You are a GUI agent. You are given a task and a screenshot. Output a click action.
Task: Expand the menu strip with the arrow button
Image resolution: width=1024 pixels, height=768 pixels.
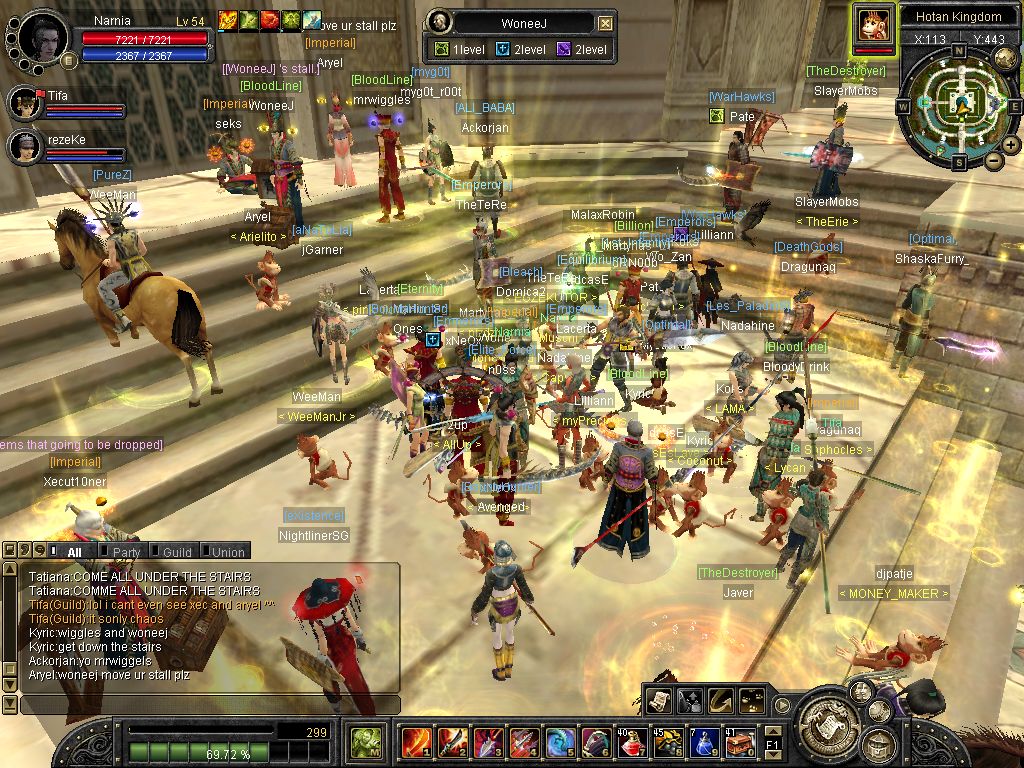[781, 702]
